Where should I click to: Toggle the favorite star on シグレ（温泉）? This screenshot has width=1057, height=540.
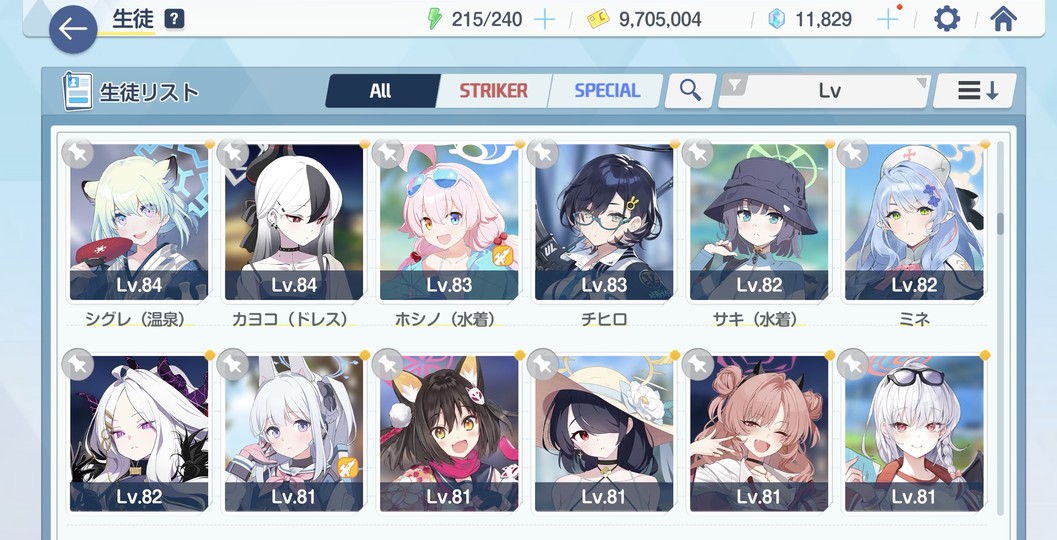[78, 153]
